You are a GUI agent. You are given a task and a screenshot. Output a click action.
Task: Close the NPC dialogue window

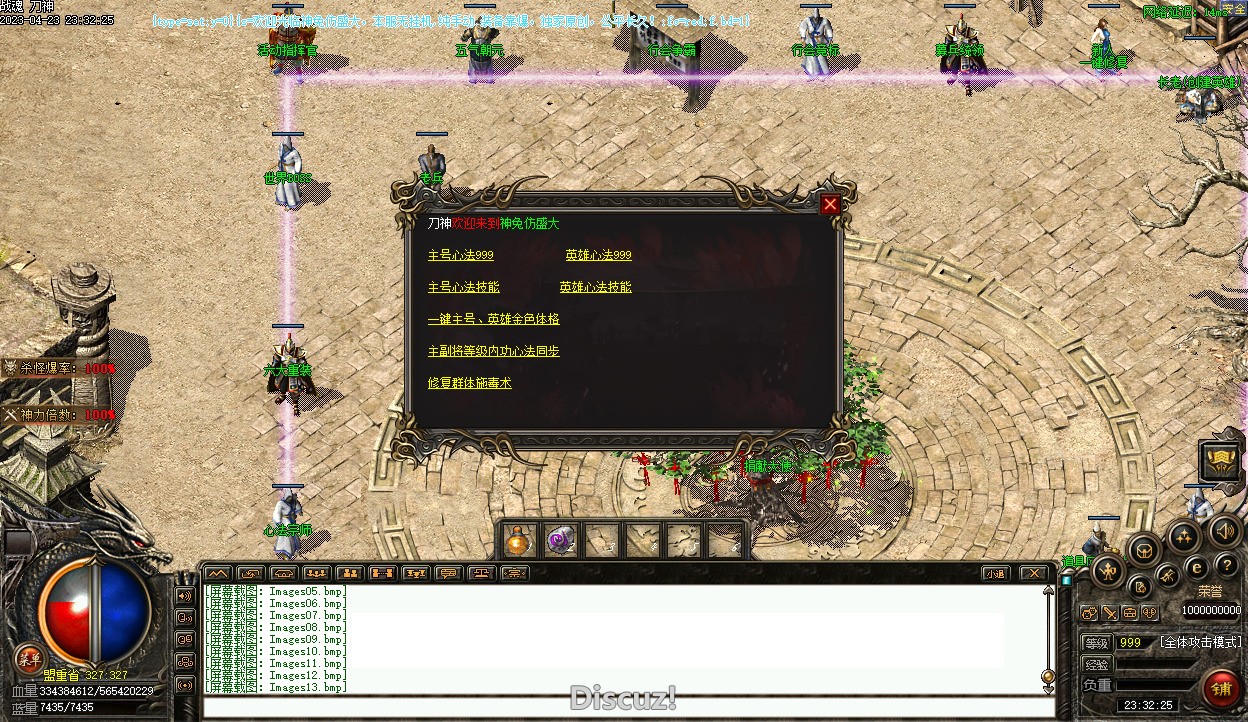829,205
